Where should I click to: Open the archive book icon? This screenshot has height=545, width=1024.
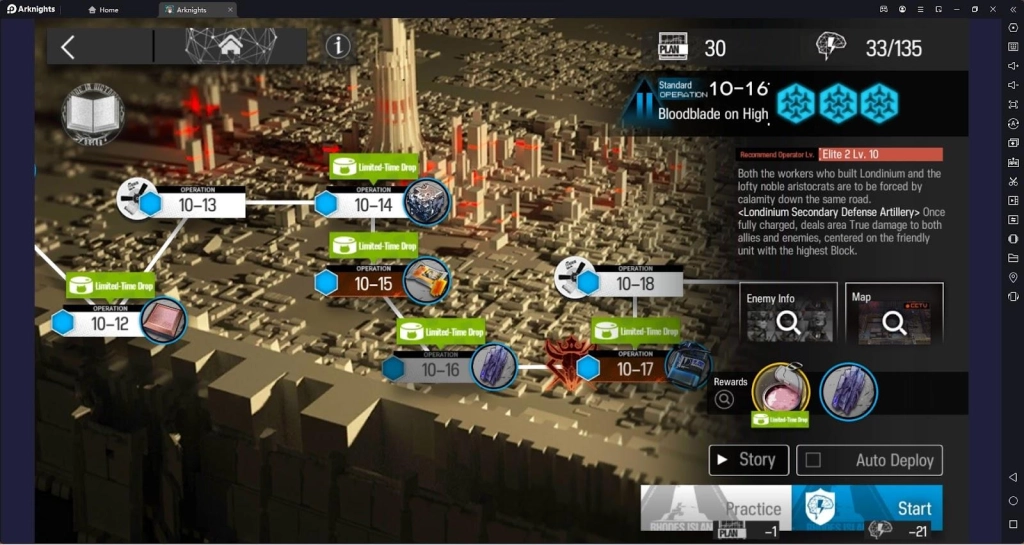click(x=93, y=114)
